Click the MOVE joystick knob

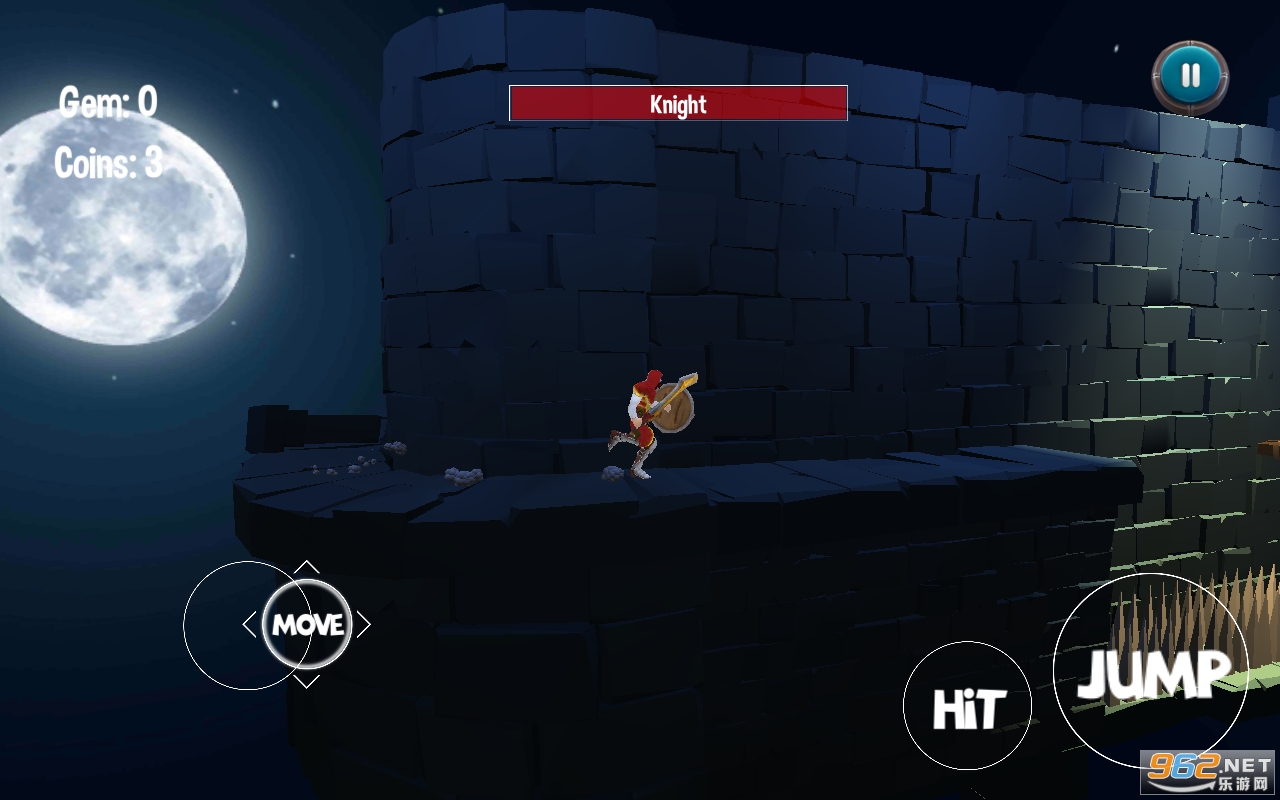[x=307, y=625]
